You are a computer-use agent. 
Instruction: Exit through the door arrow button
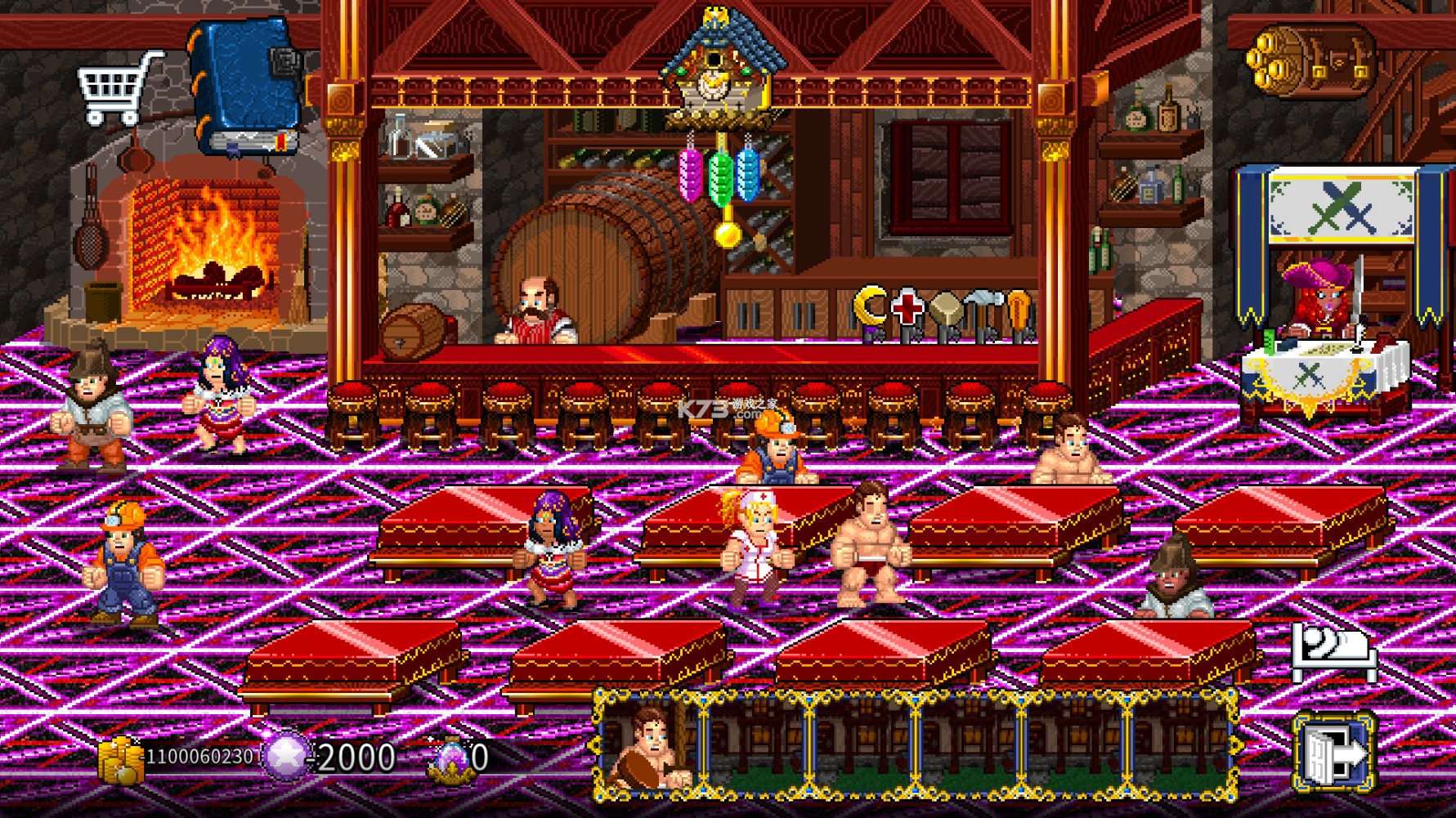click(x=1333, y=754)
